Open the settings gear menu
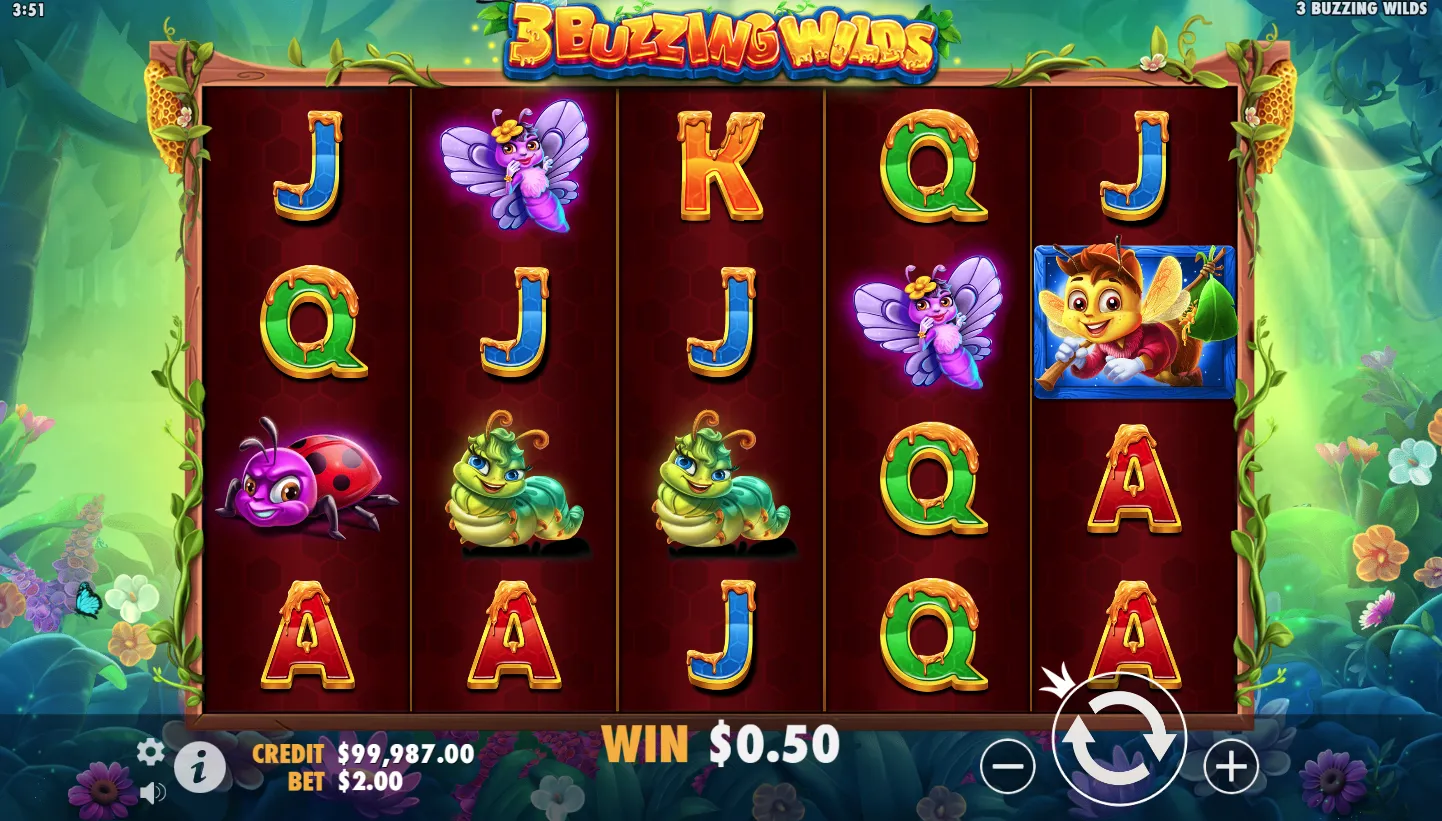The width and height of the screenshot is (1442, 821). pyautogui.click(x=150, y=752)
